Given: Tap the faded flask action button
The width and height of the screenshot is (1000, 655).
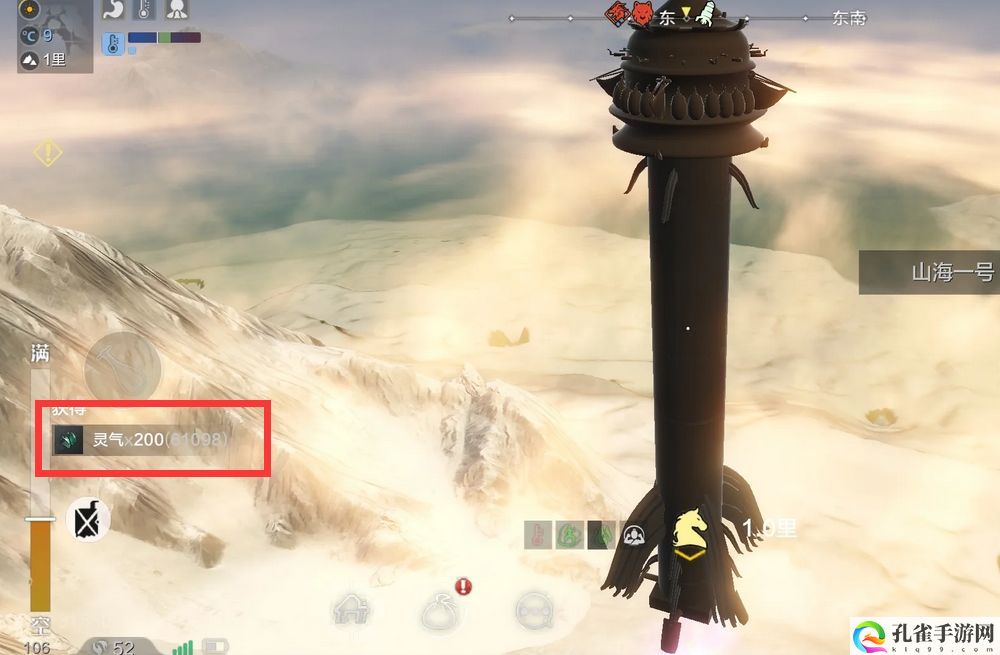Looking at the screenshot, I should [122, 367].
